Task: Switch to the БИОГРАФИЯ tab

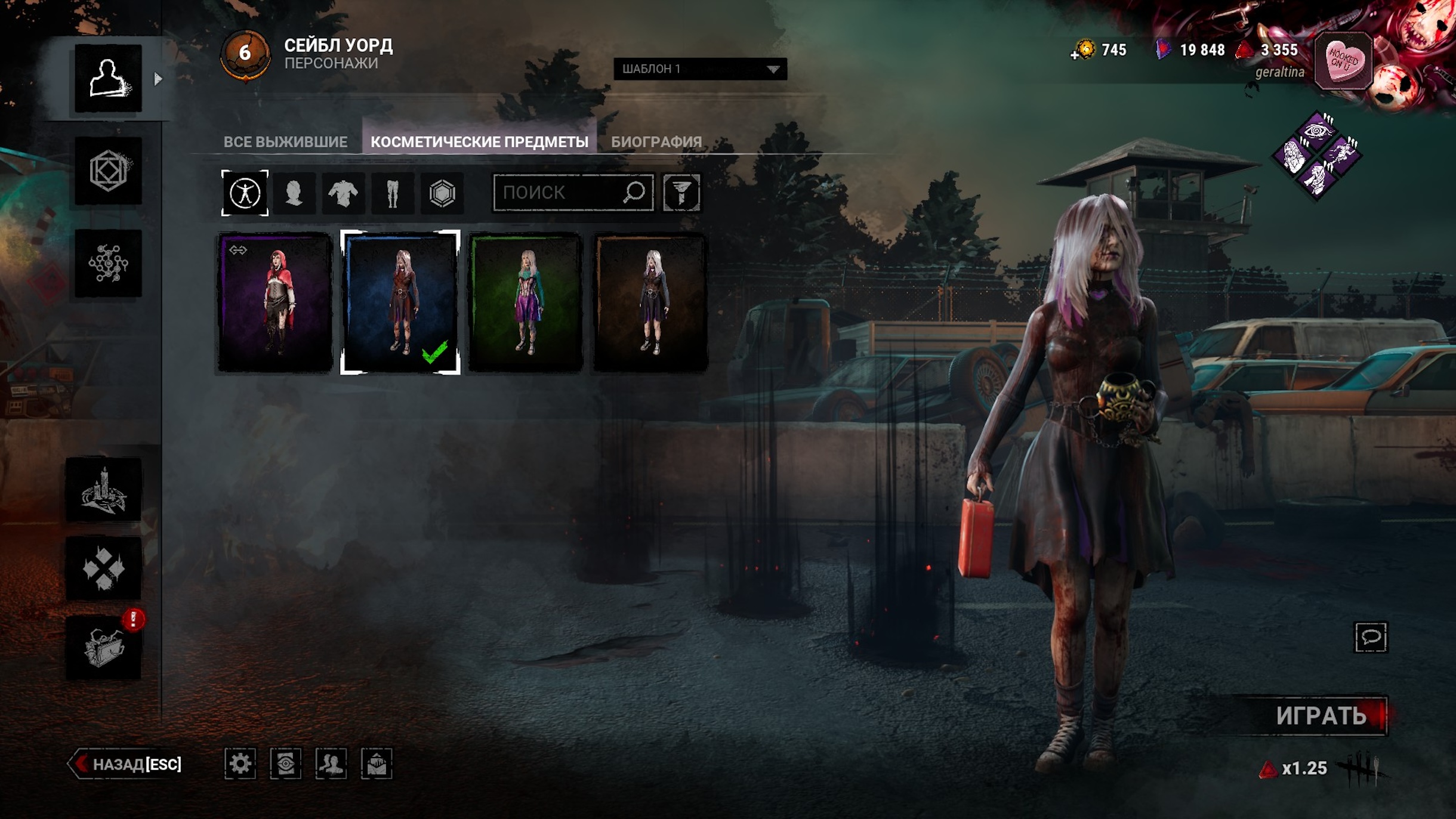Action: 656,141
